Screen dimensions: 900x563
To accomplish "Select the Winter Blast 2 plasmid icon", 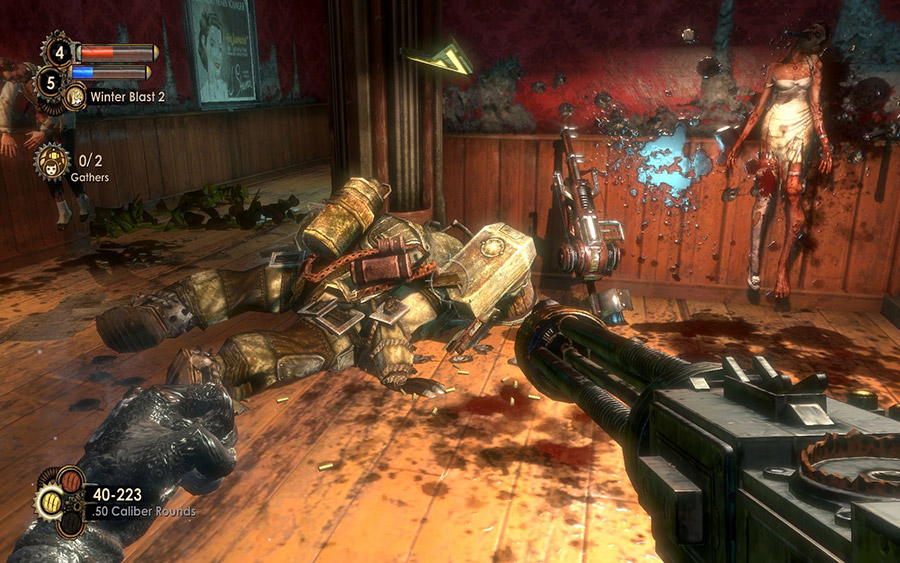I will pyautogui.click(x=75, y=97).
